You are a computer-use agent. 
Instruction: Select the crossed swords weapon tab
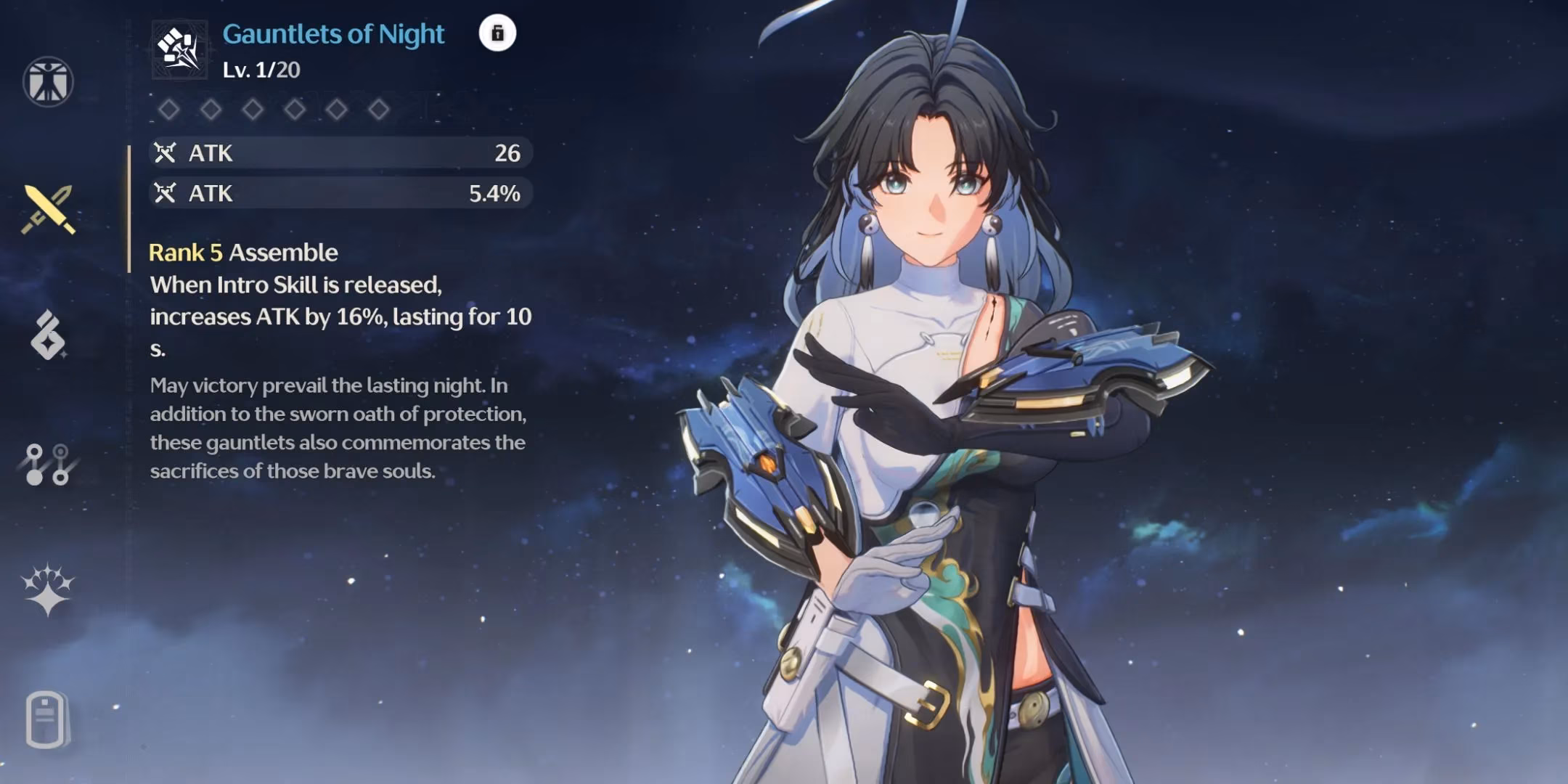click(48, 209)
